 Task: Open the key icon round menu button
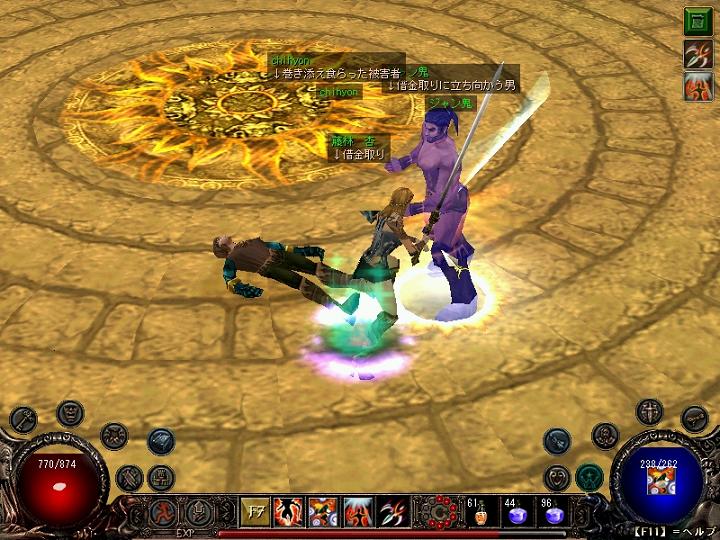pyautogui.click(x=24, y=419)
